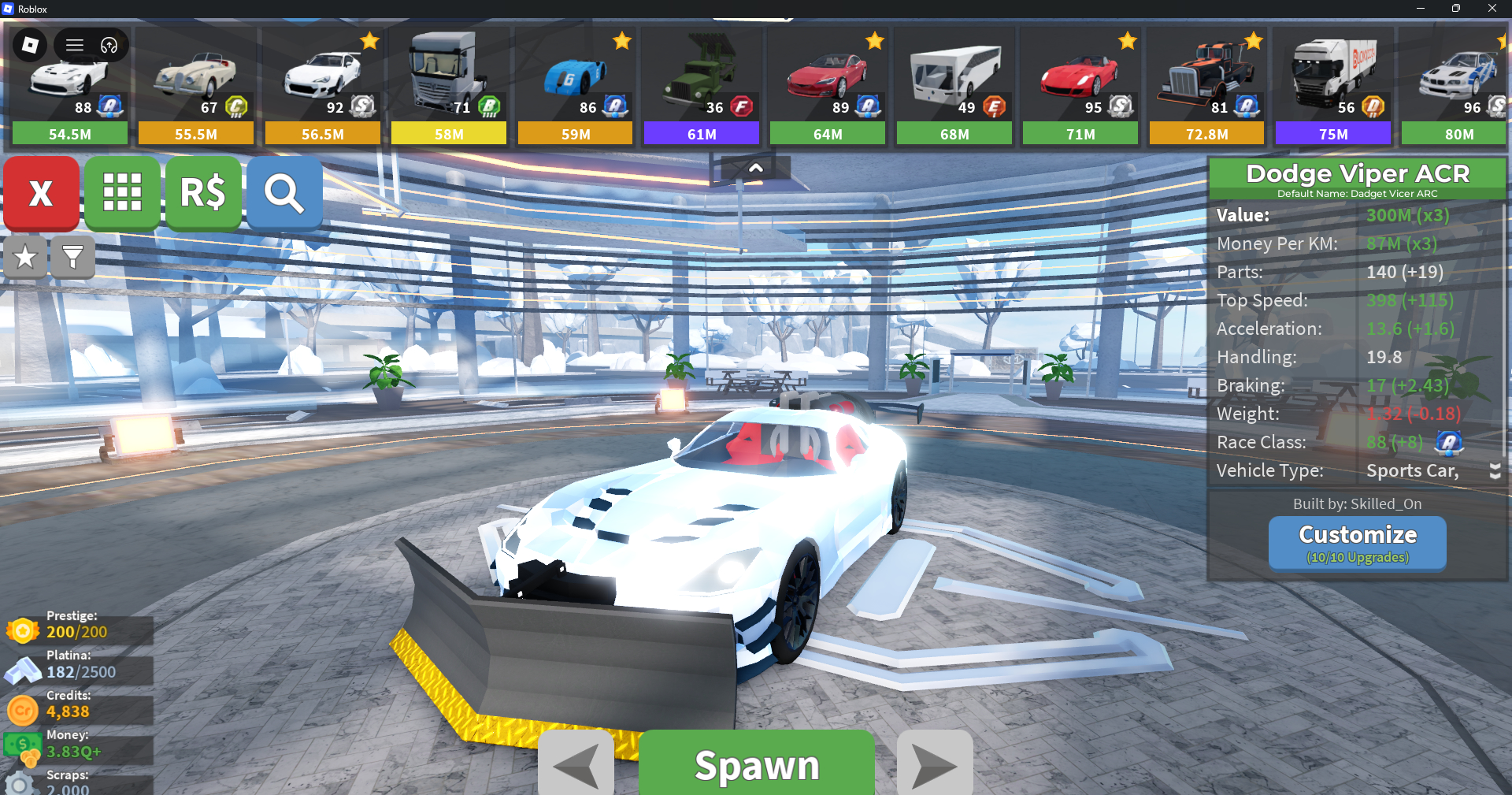Search vehicles with the magnifying glass button

click(284, 193)
